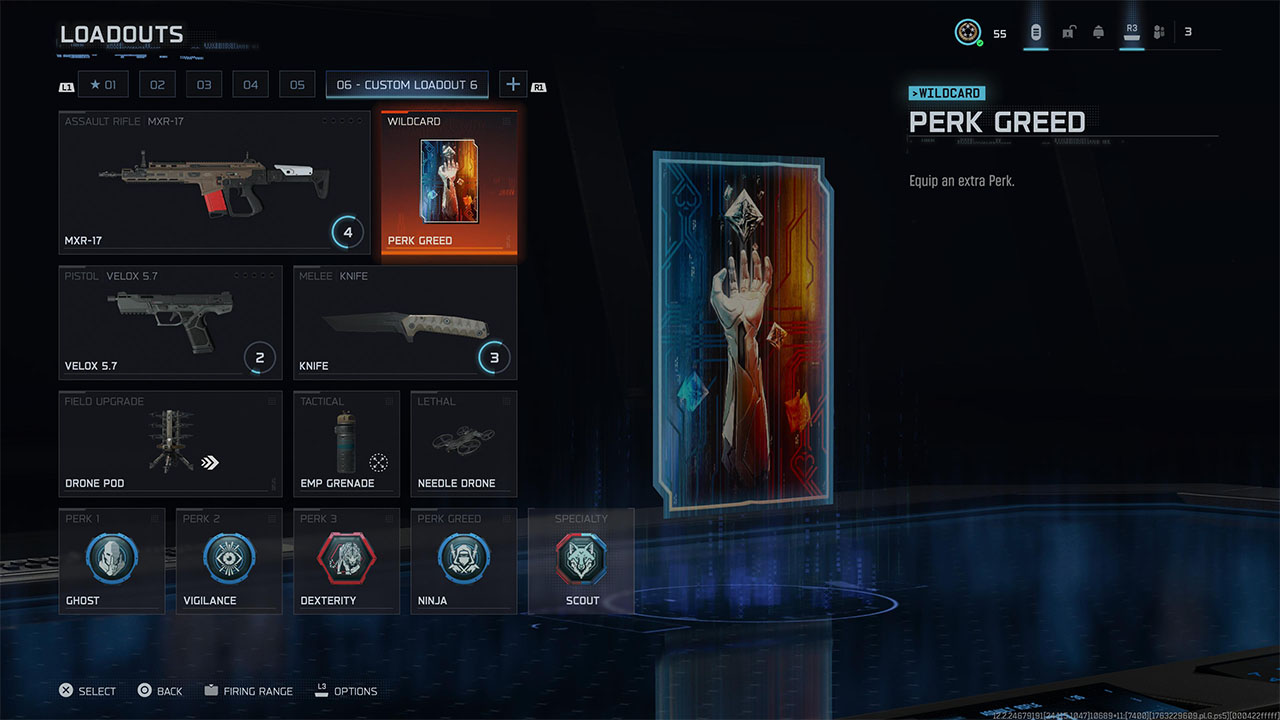Open notifications bell icon in top bar
1280x720 pixels.
(1098, 32)
